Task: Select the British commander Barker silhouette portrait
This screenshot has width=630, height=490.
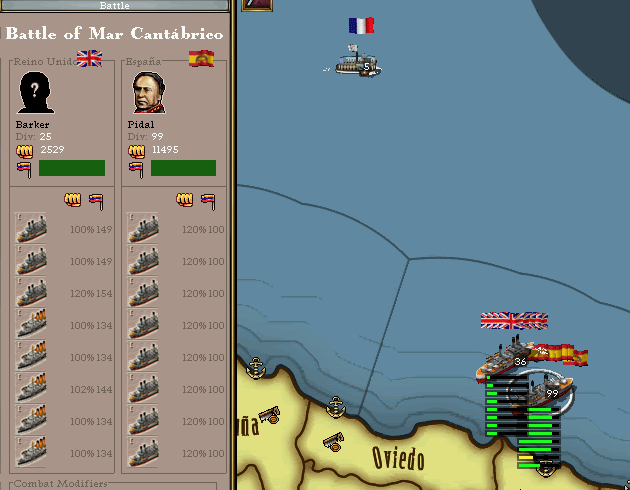Action: point(36,94)
